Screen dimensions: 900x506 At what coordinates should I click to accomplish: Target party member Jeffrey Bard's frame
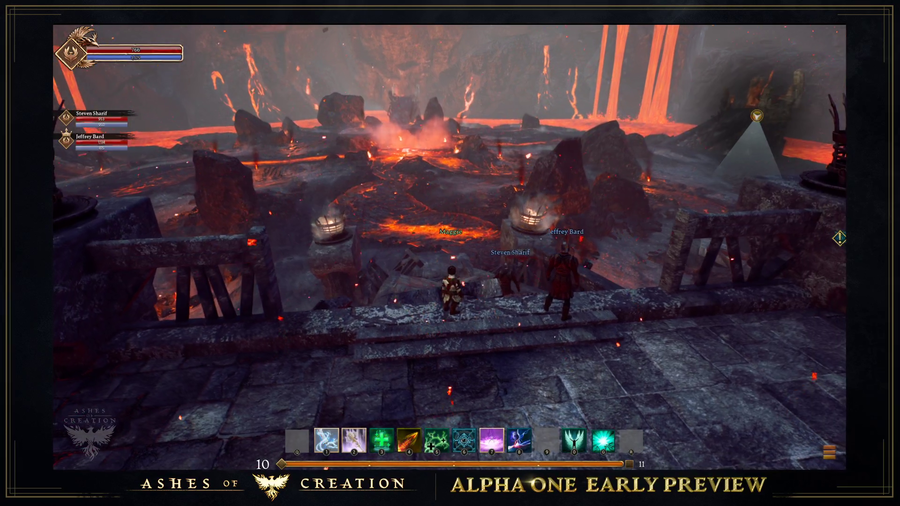(x=94, y=139)
